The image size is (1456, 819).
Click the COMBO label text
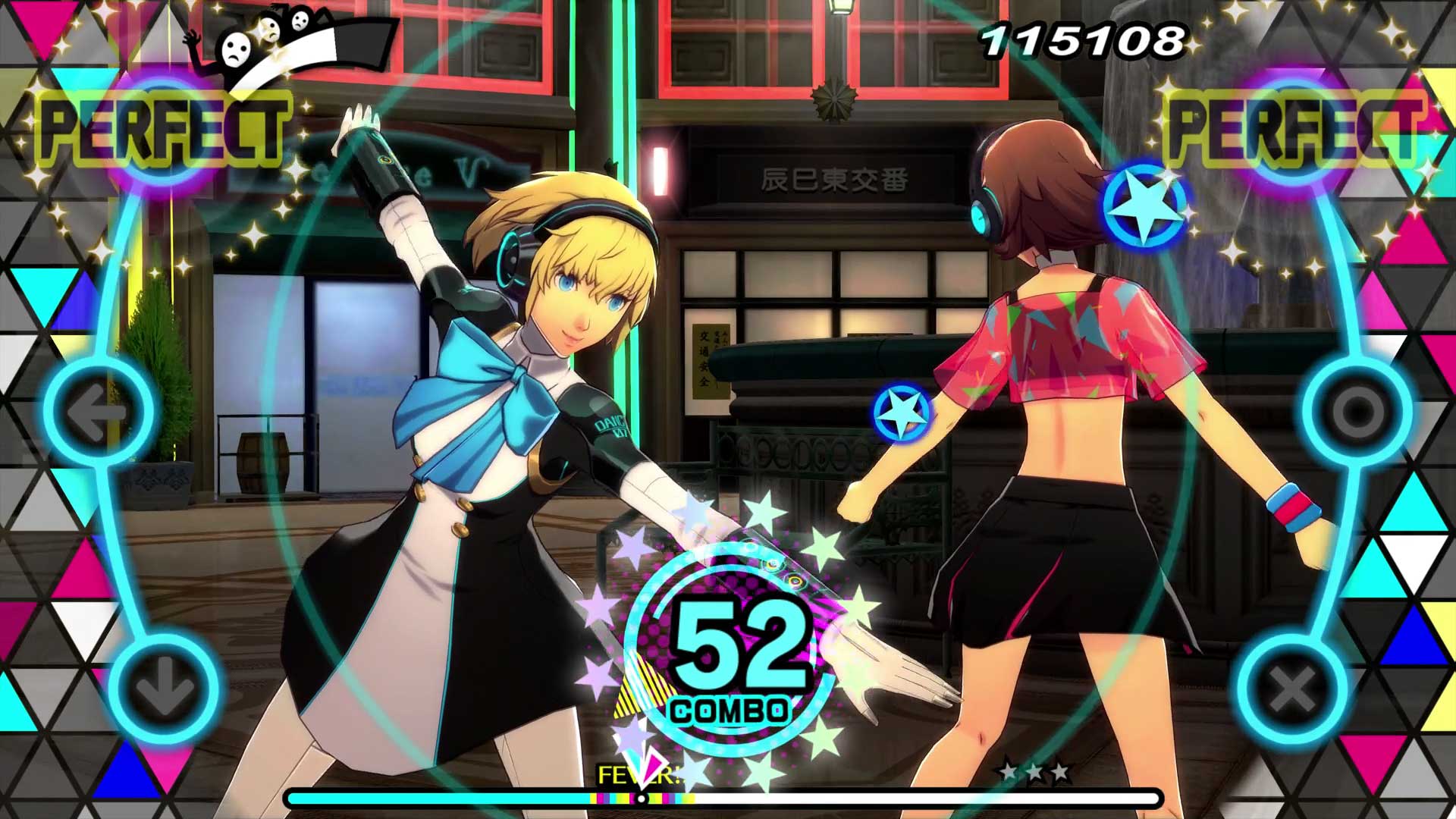pos(730,711)
